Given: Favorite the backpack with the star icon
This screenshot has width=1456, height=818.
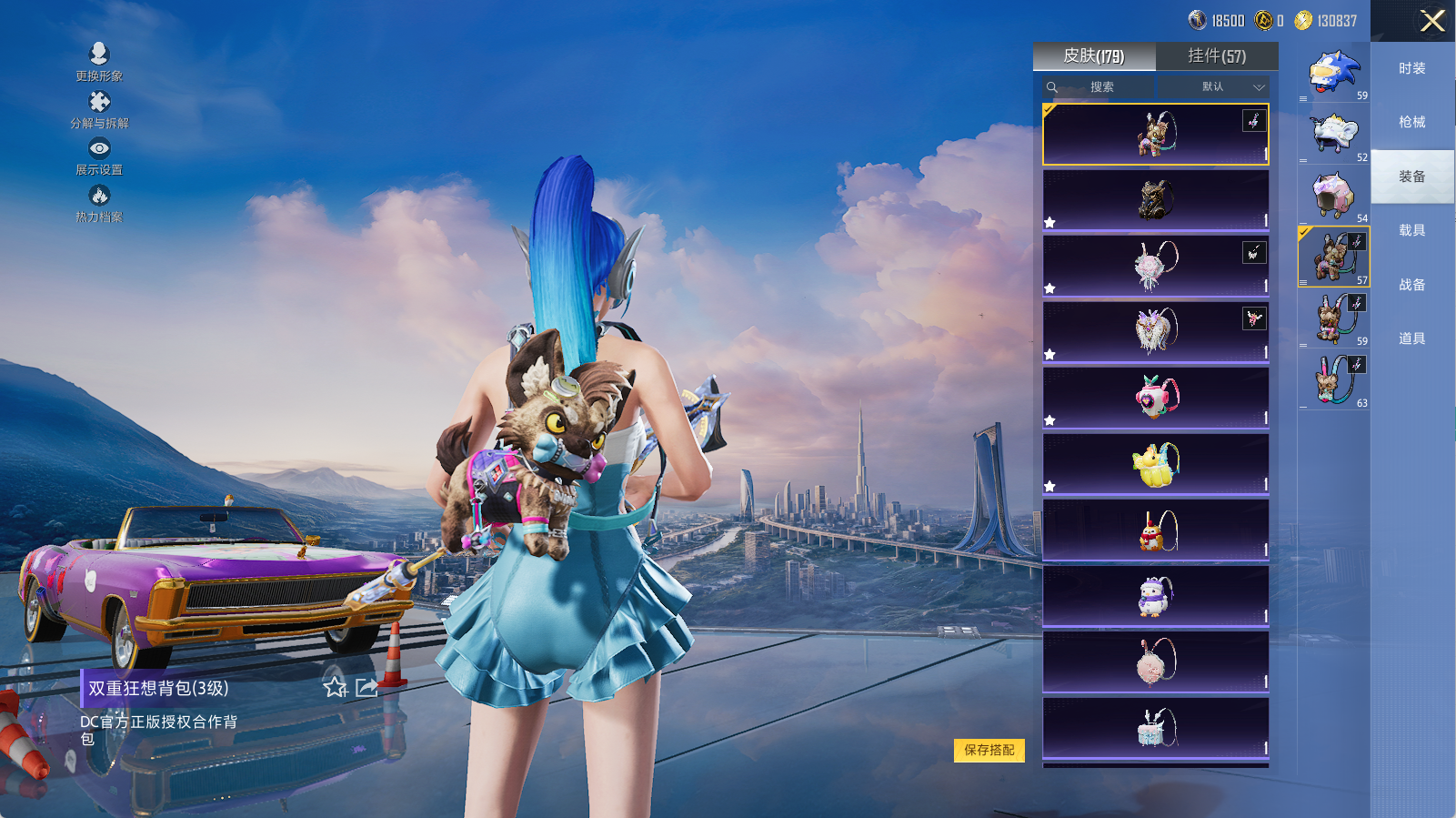Looking at the screenshot, I should click(336, 688).
